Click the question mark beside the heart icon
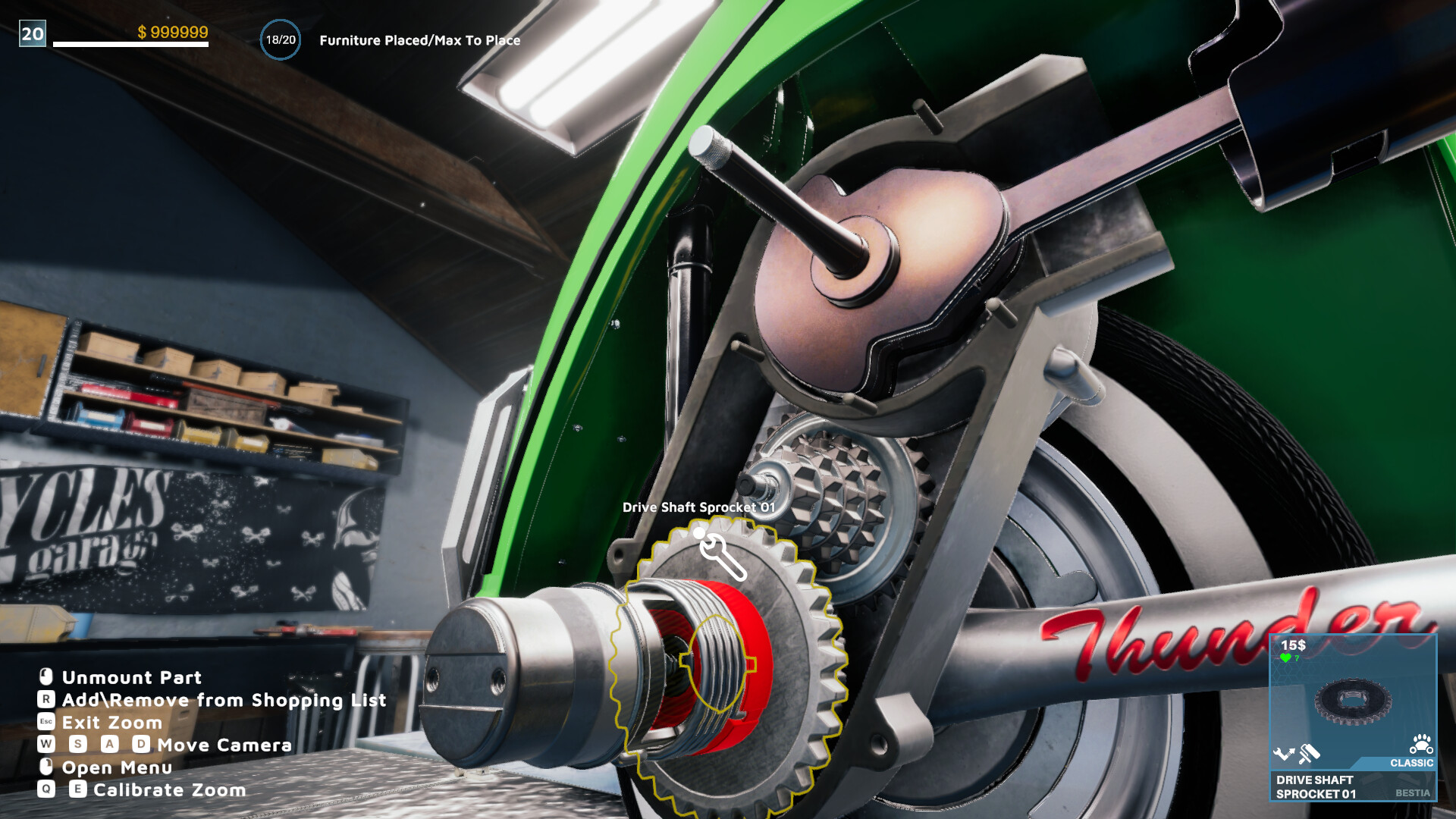This screenshot has height=819, width=1456. pos(1297,658)
